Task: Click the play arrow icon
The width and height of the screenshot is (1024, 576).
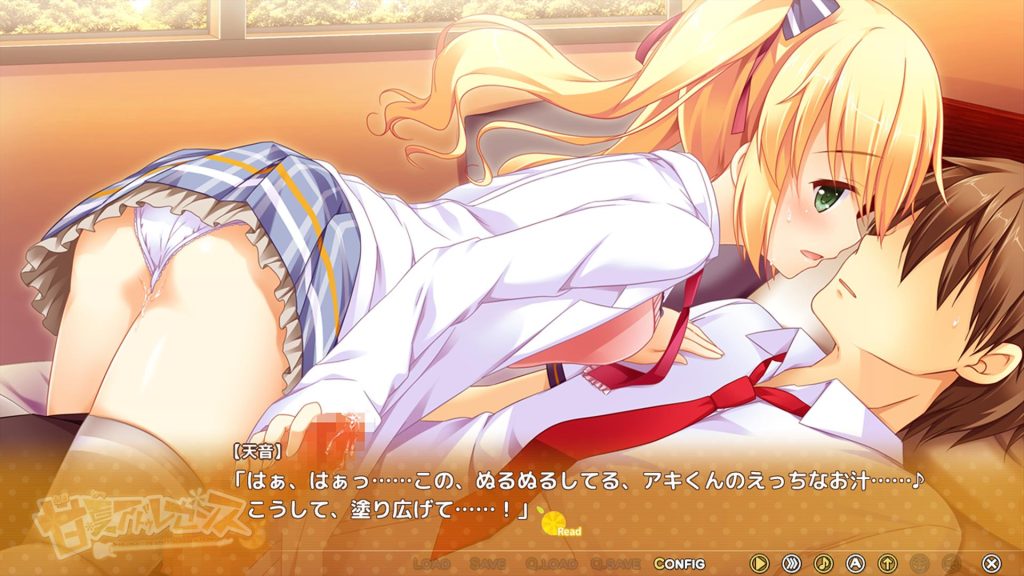Action: (x=760, y=564)
